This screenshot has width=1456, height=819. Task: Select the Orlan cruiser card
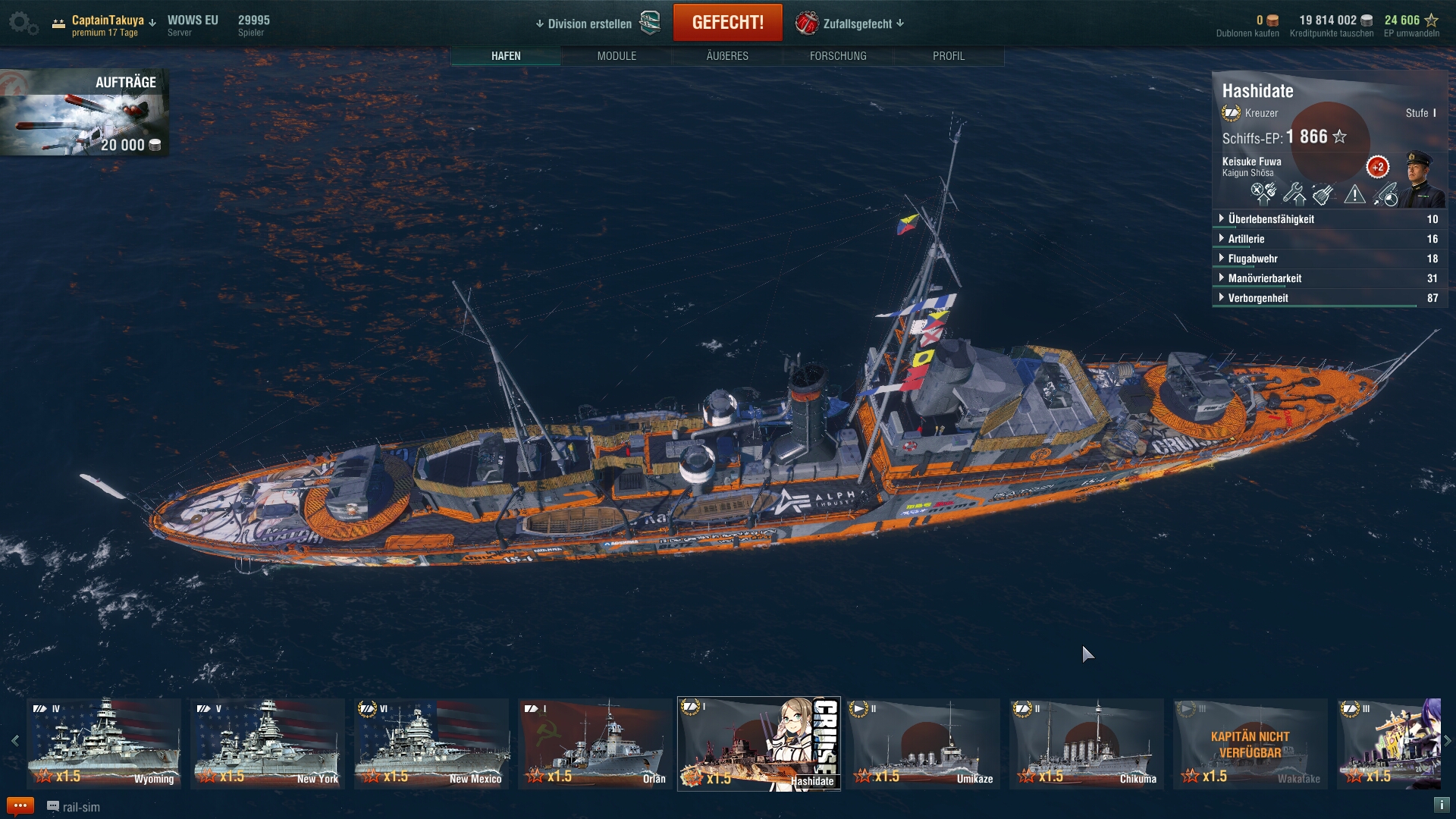coord(595,743)
